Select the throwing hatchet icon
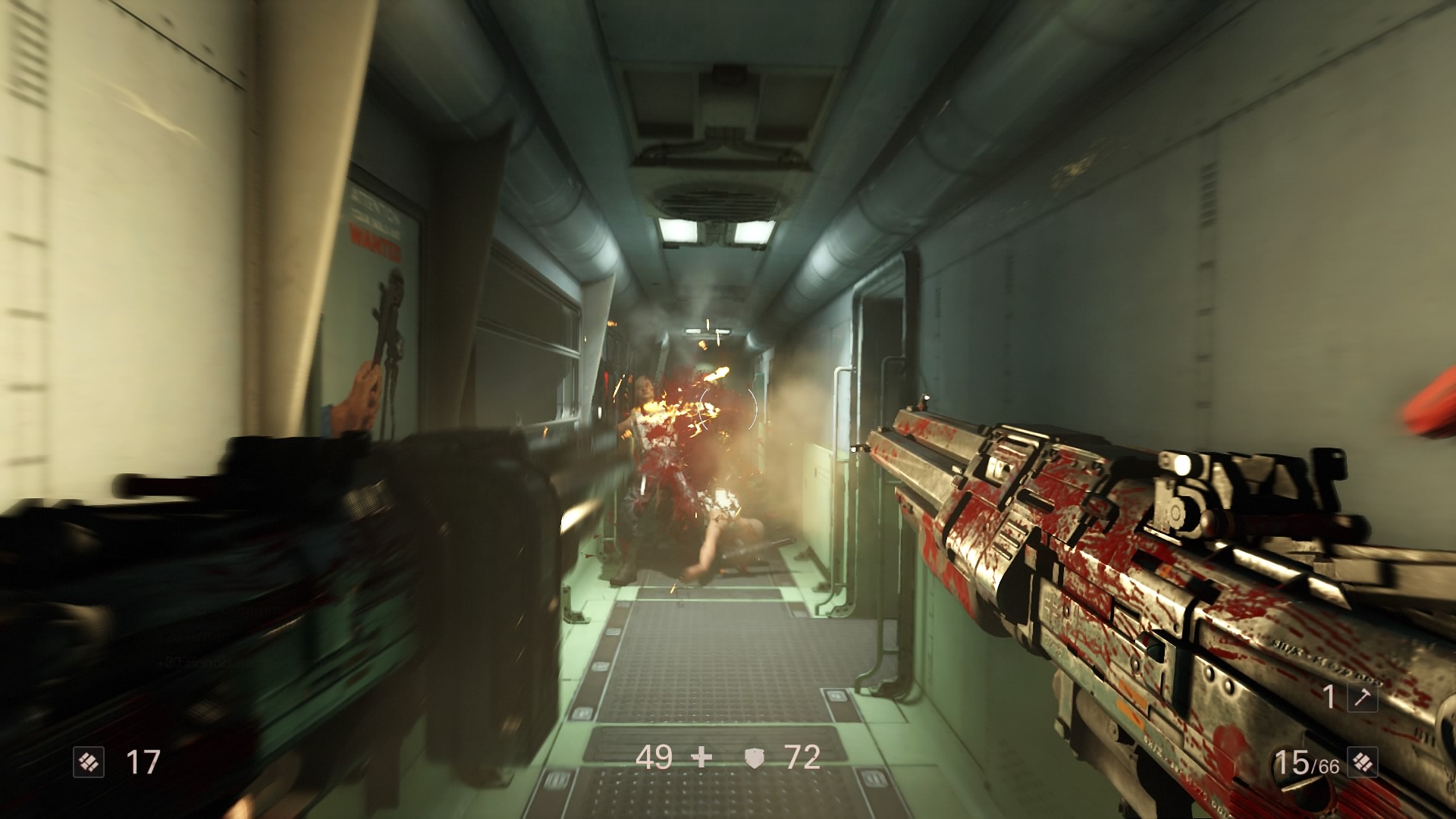 point(1362,696)
